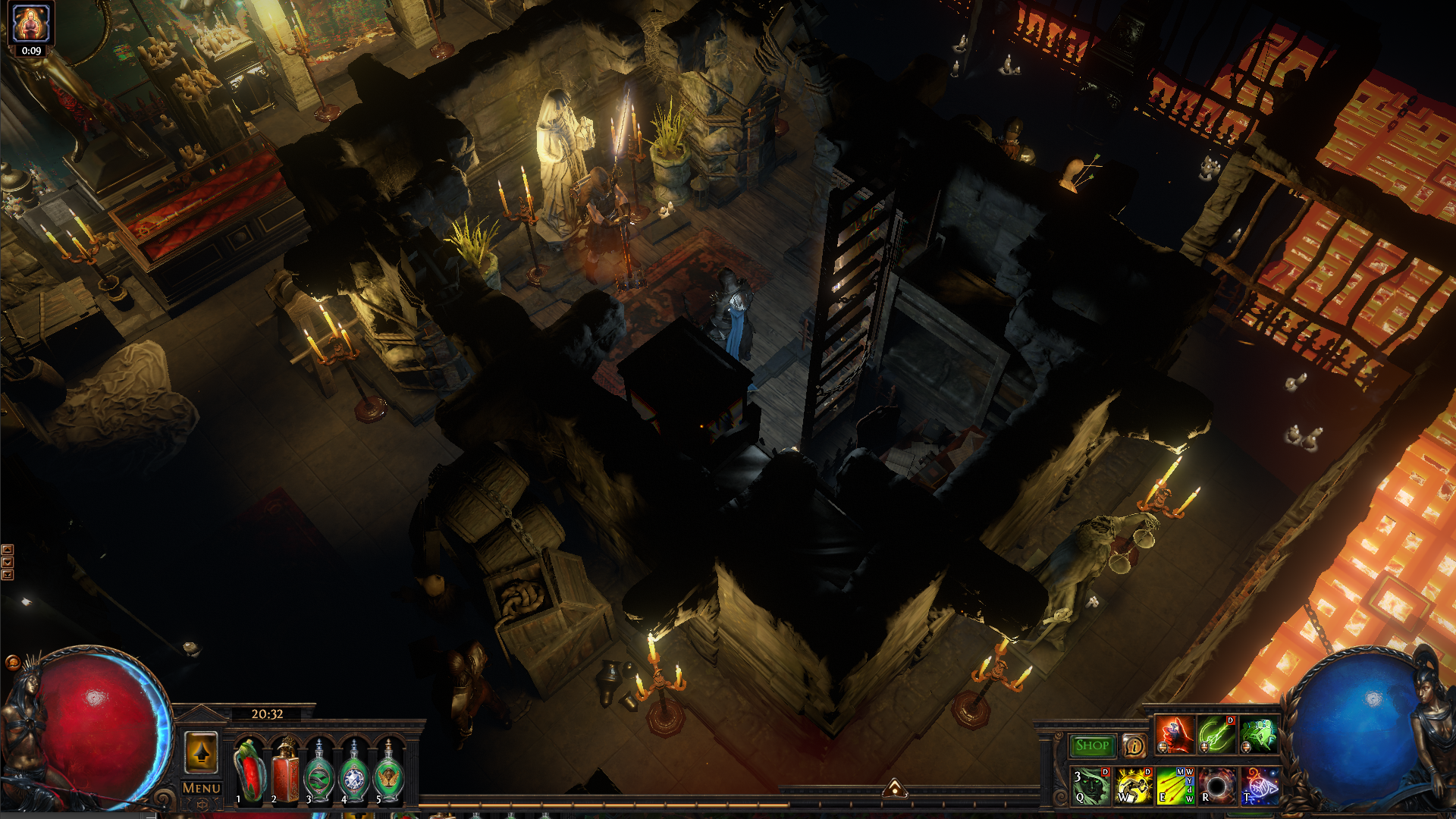Activate the black hole skill on R

click(1217, 786)
